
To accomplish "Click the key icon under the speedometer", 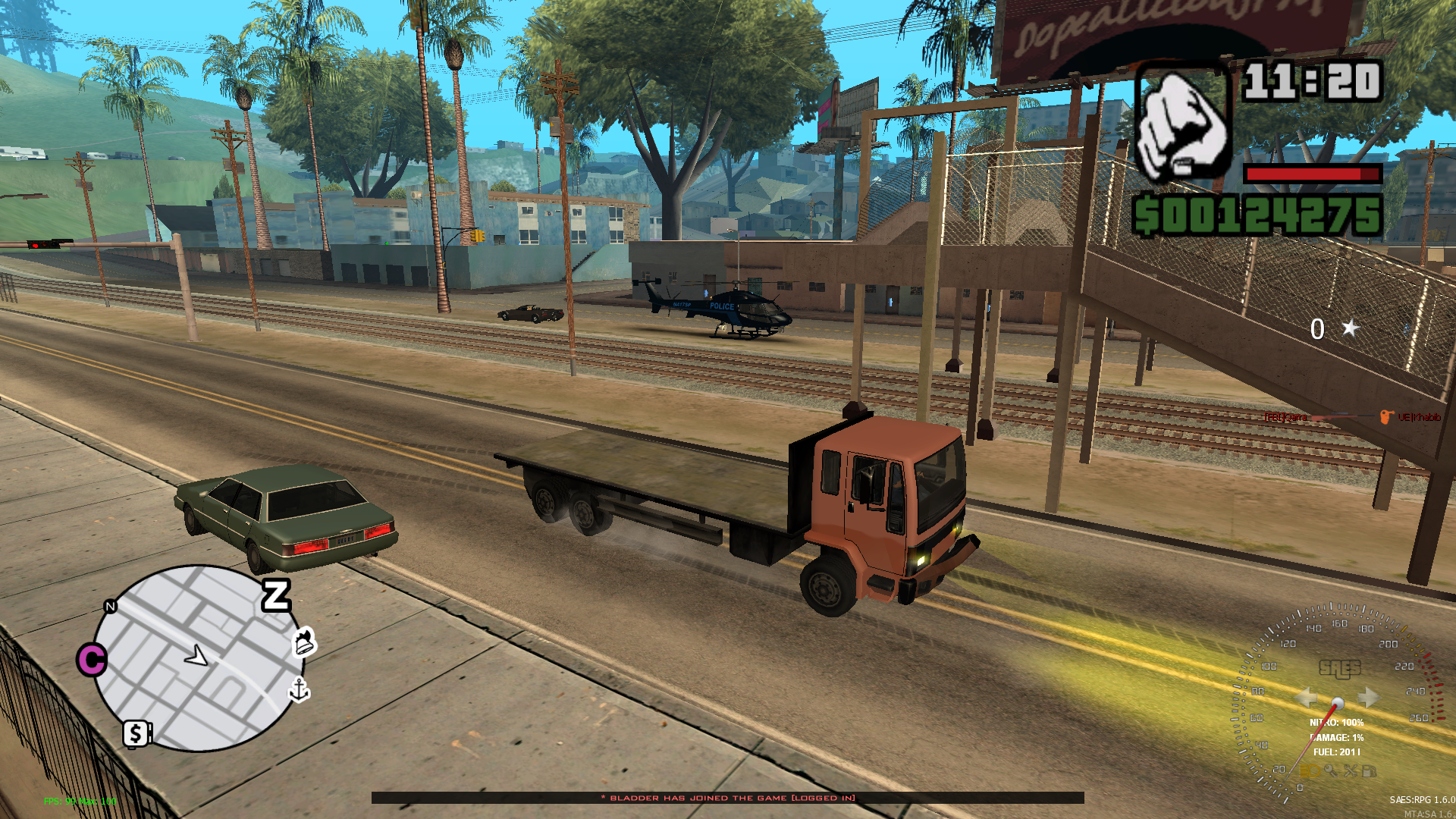I will pos(1331,772).
